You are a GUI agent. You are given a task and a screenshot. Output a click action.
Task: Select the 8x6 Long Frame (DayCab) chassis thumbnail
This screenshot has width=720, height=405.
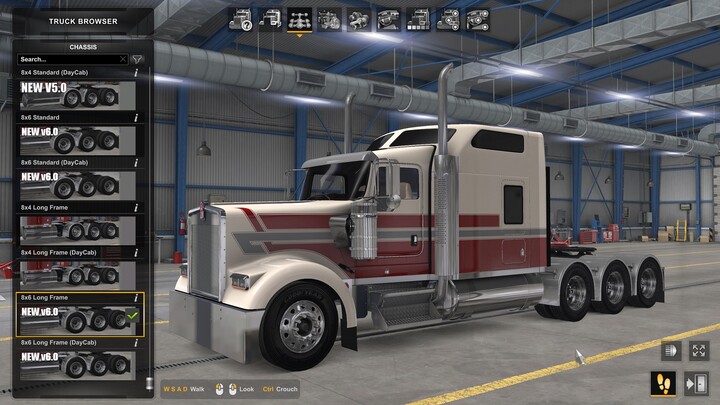(x=77, y=364)
